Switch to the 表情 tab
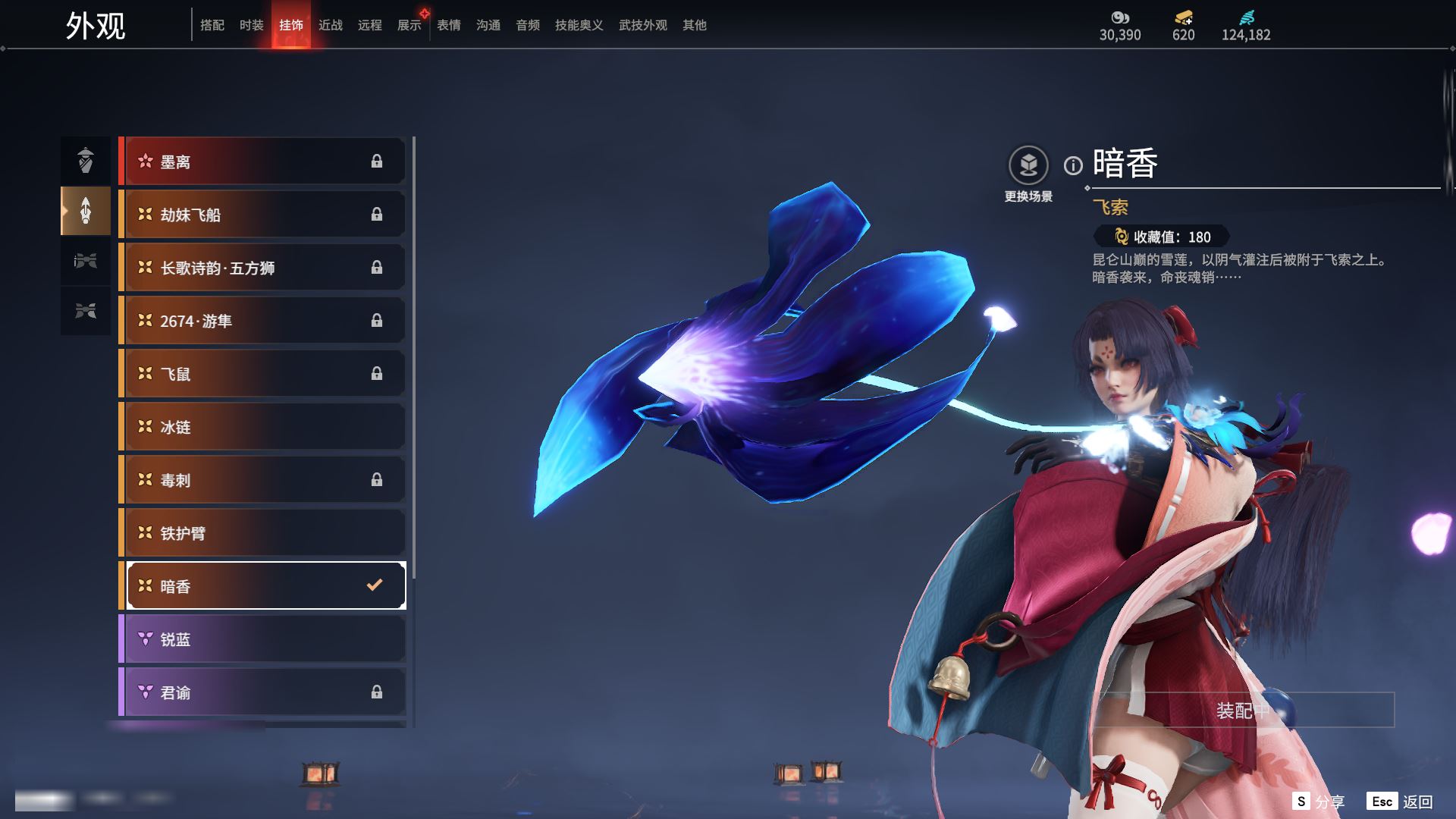 (449, 25)
